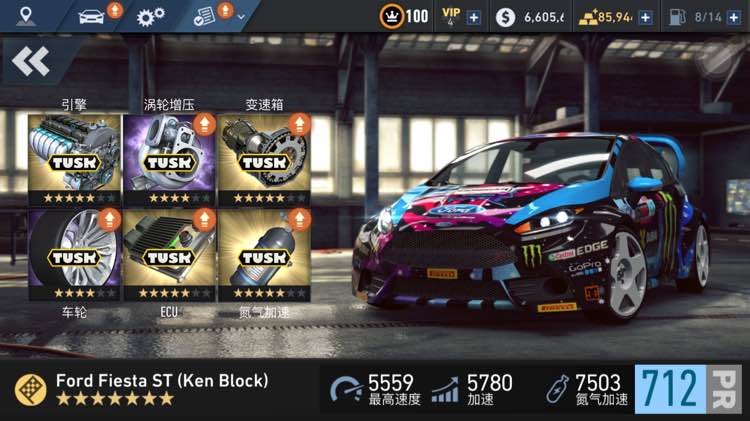Tap the crown level 100 badge
750x421 pixels.
(x=404, y=16)
